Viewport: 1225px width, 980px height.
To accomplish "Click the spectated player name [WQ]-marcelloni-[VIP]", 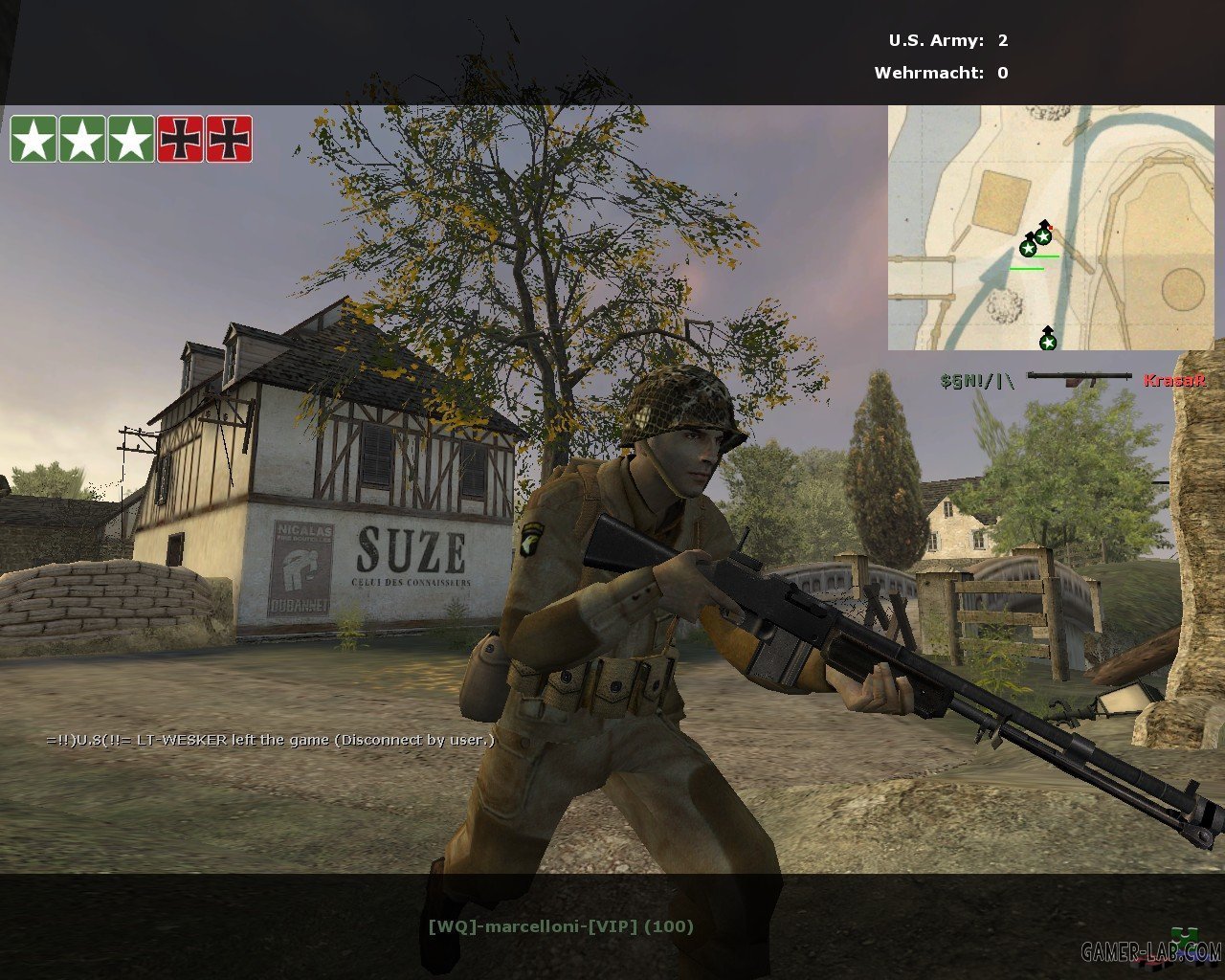I will tap(560, 925).
